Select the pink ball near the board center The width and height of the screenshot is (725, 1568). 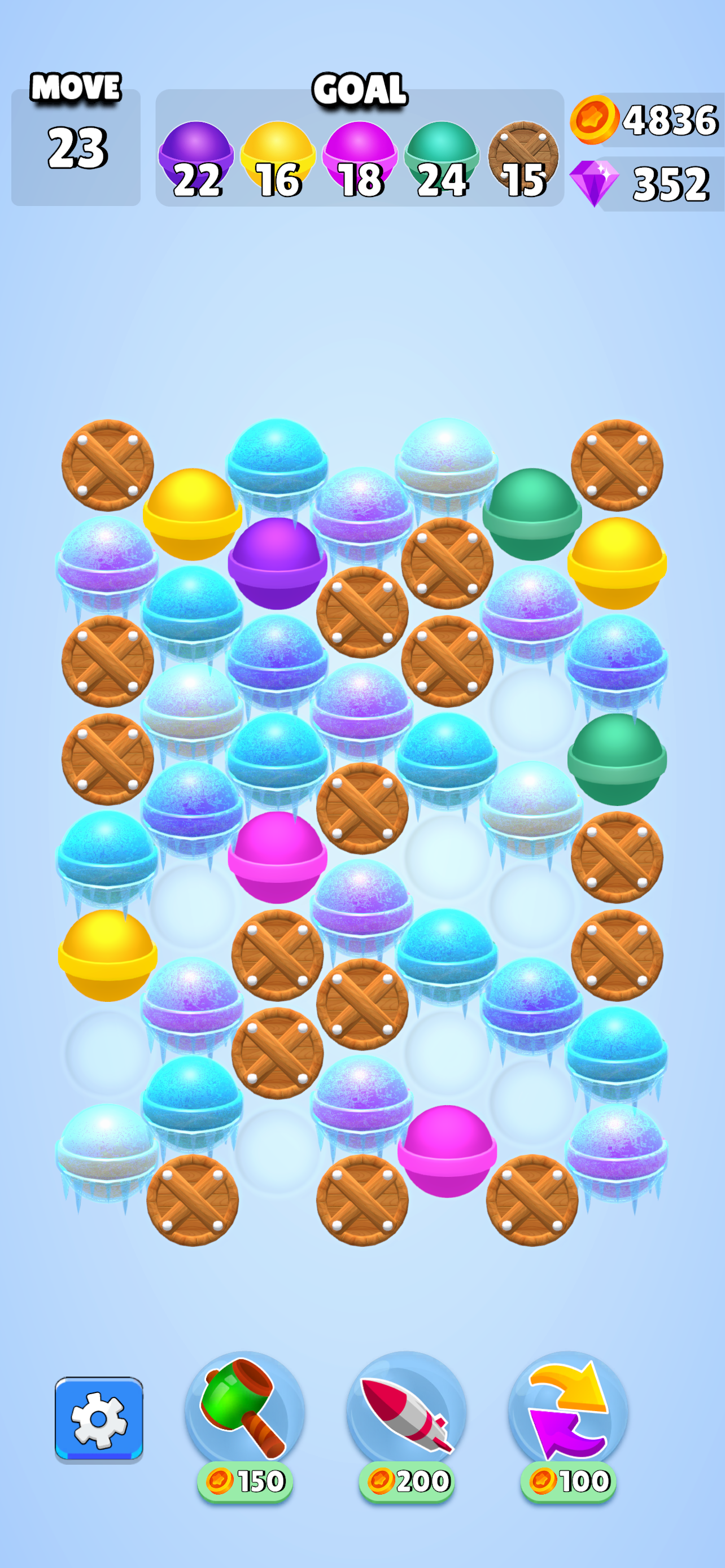click(x=279, y=859)
